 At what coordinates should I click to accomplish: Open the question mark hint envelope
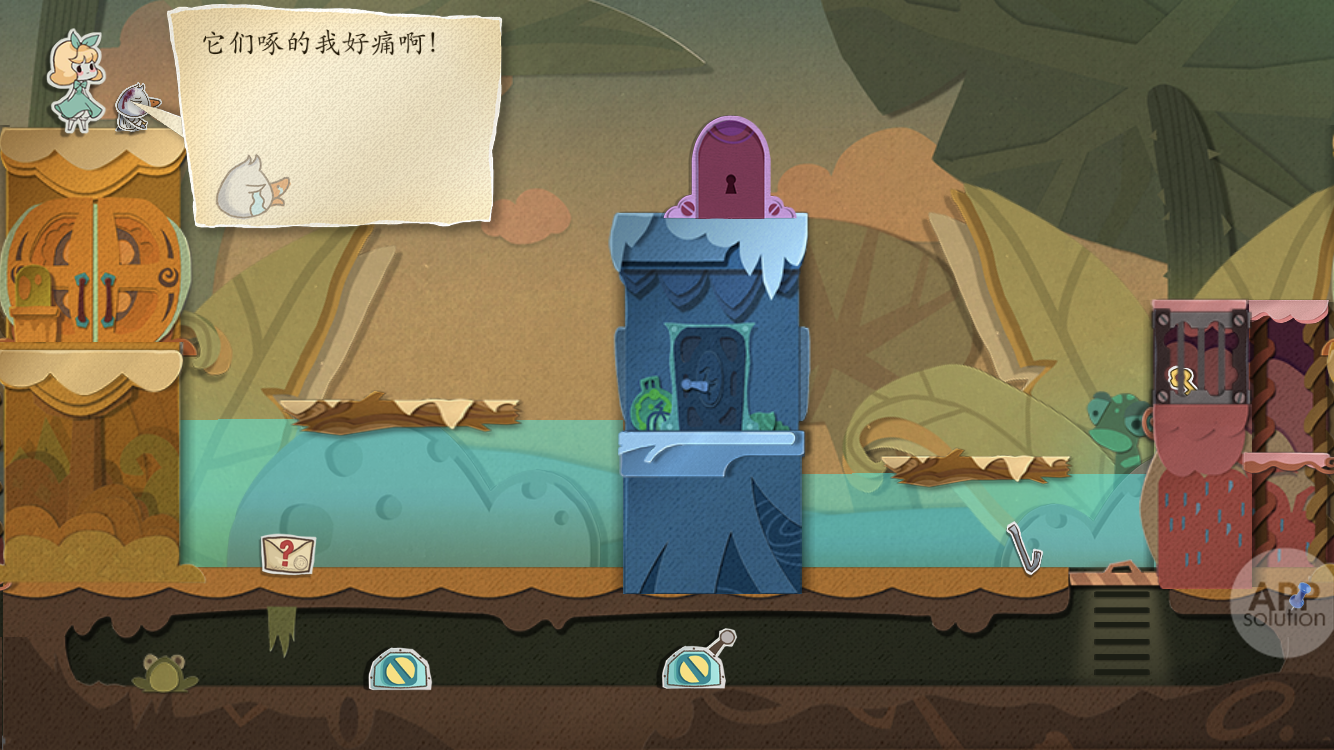coord(288,554)
